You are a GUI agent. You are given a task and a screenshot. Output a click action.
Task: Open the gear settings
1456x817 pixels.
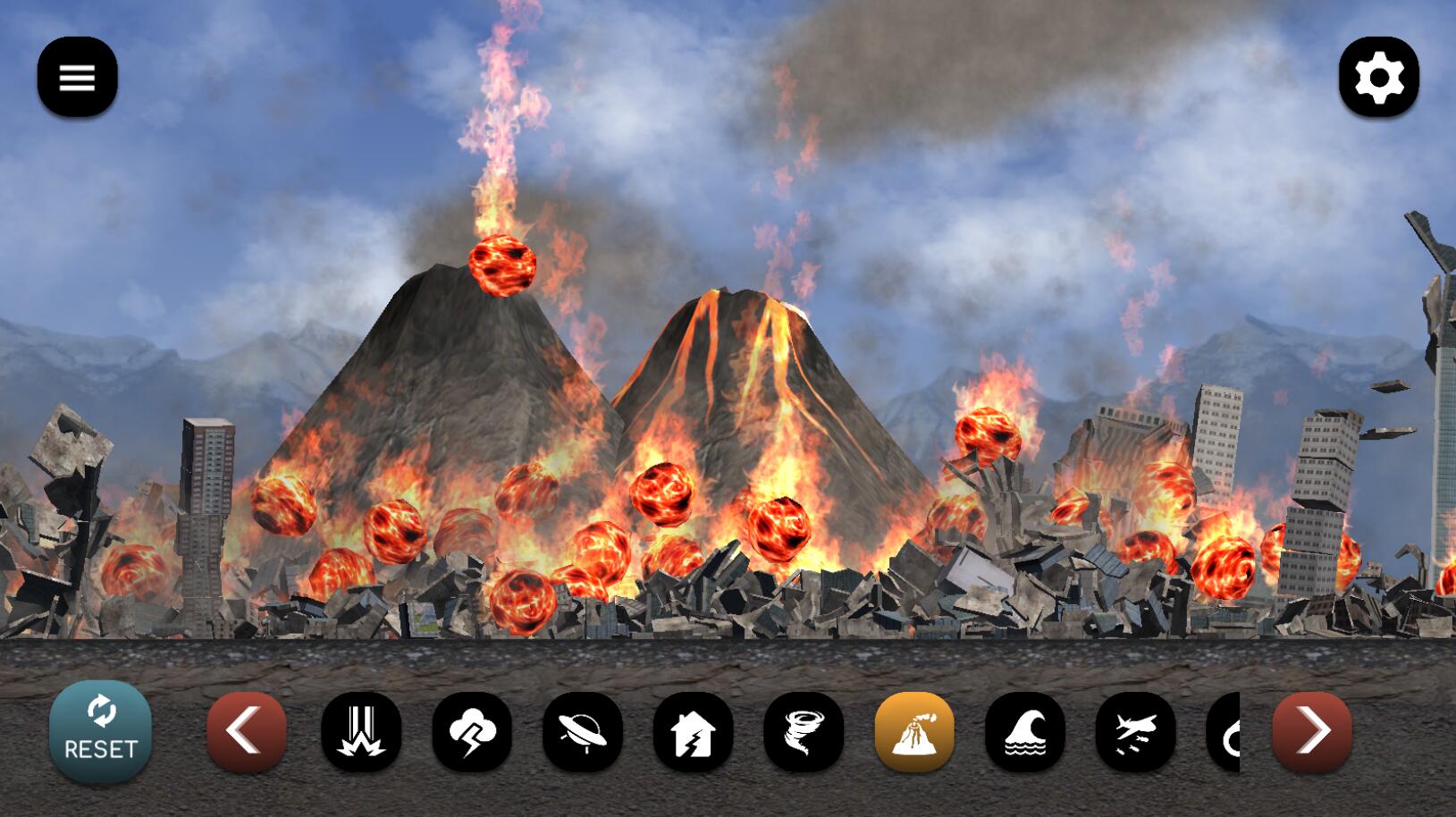(x=1378, y=77)
